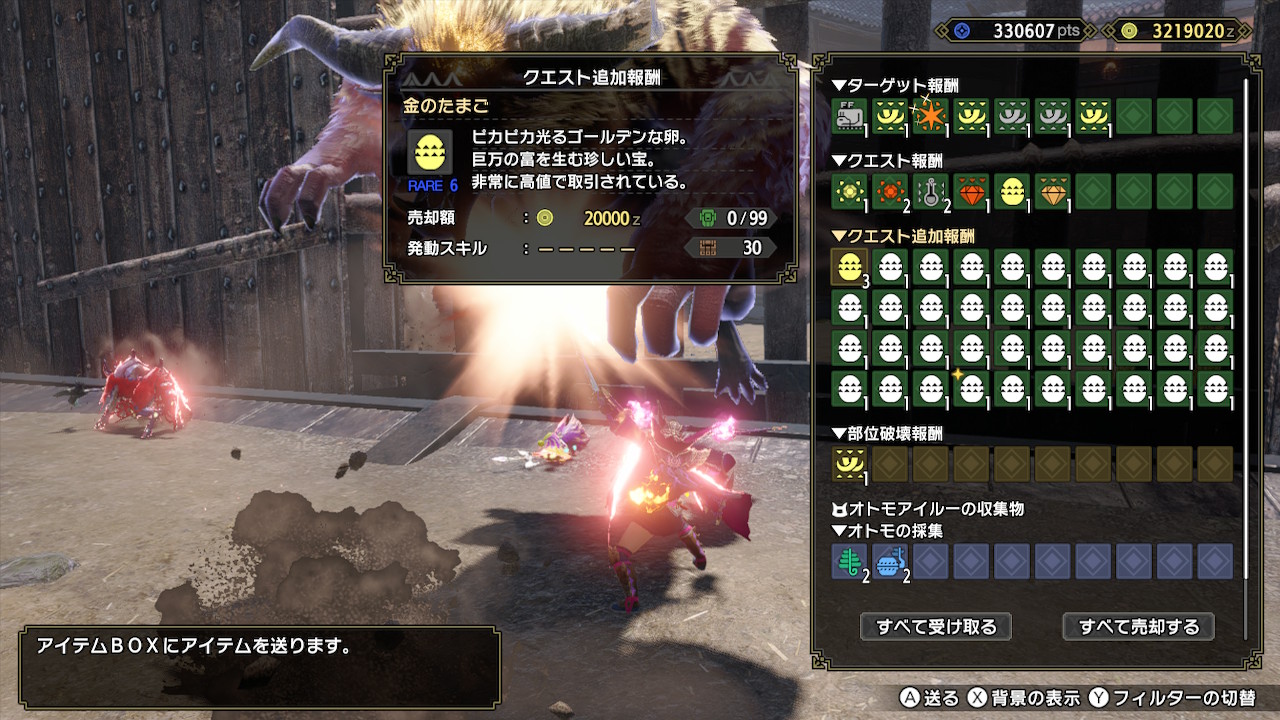
Task: Select the green sunburst quest reward icon
Action: coord(849,190)
